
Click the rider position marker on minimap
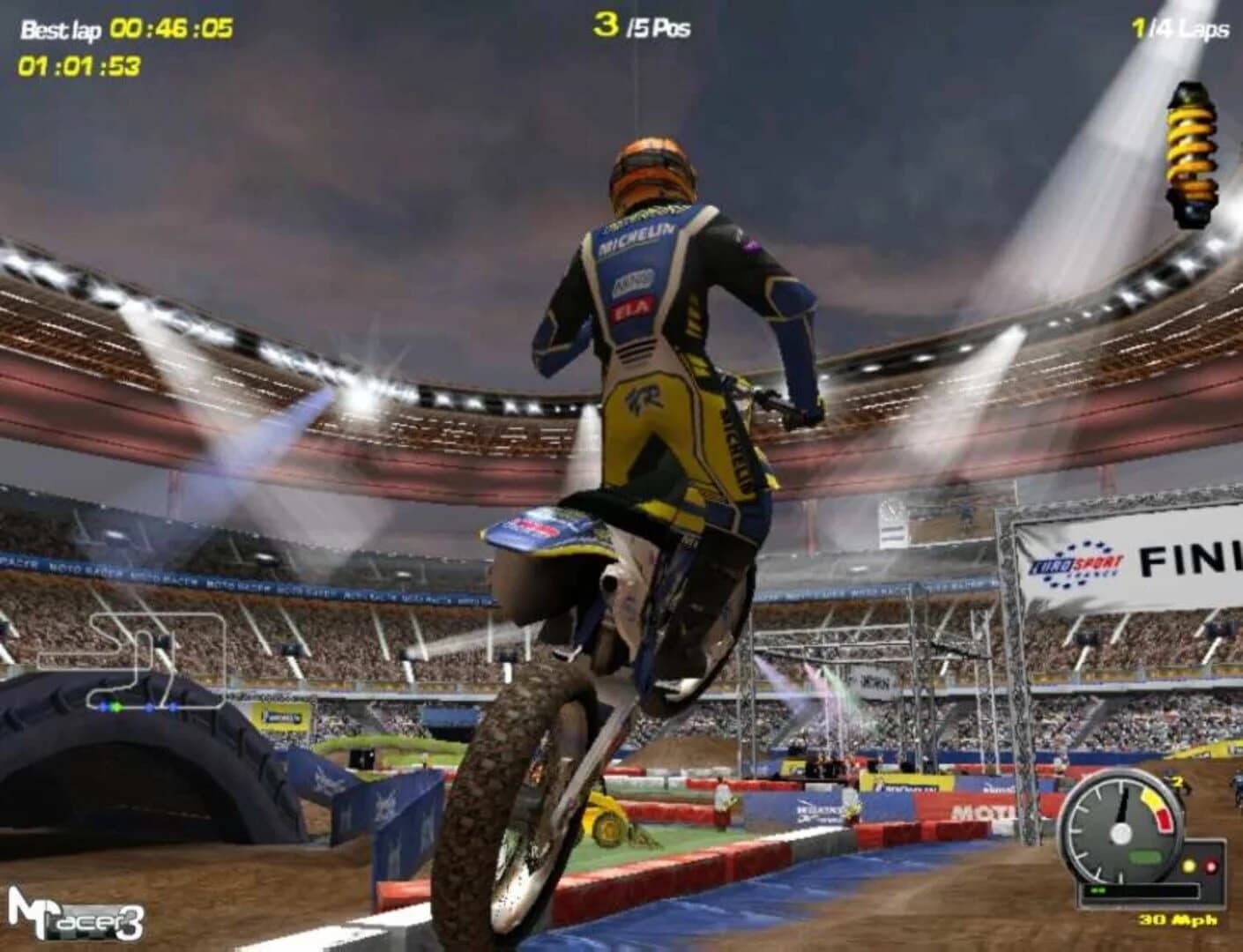tap(116, 708)
